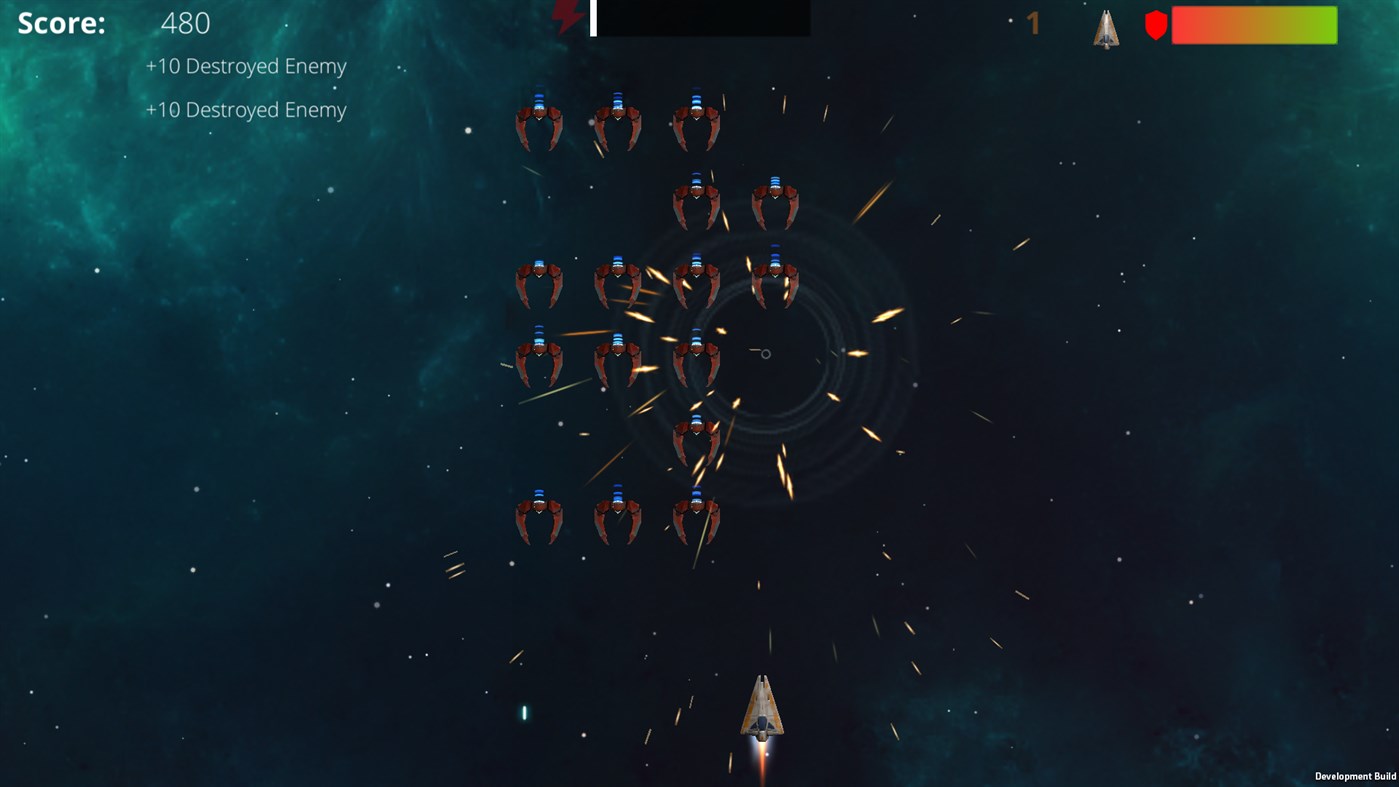Select the ship icon next to lives counter
The width and height of the screenshot is (1399, 787).
[1104, 29]
